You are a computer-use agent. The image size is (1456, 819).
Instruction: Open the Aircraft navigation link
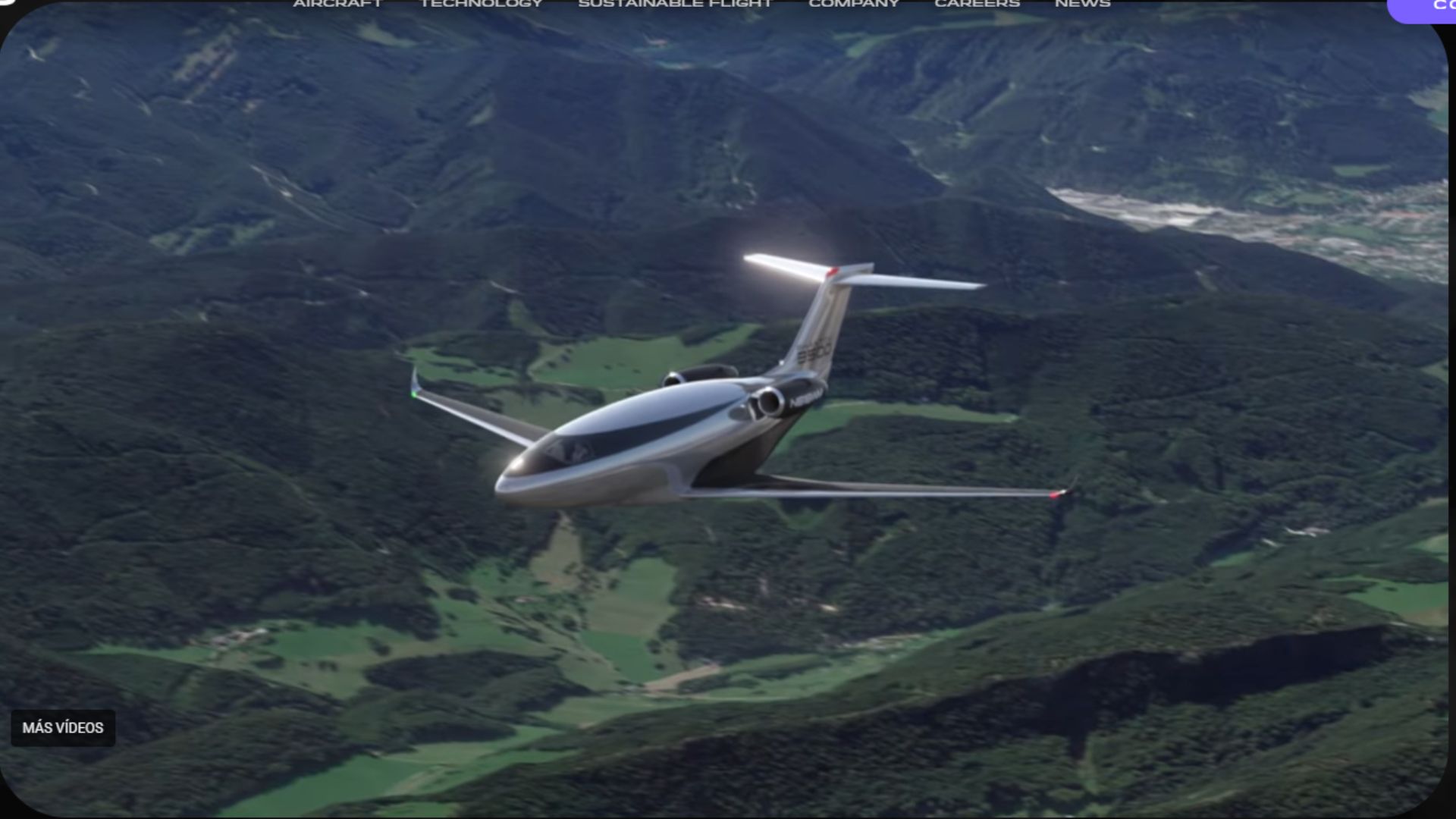coord(337,4)
